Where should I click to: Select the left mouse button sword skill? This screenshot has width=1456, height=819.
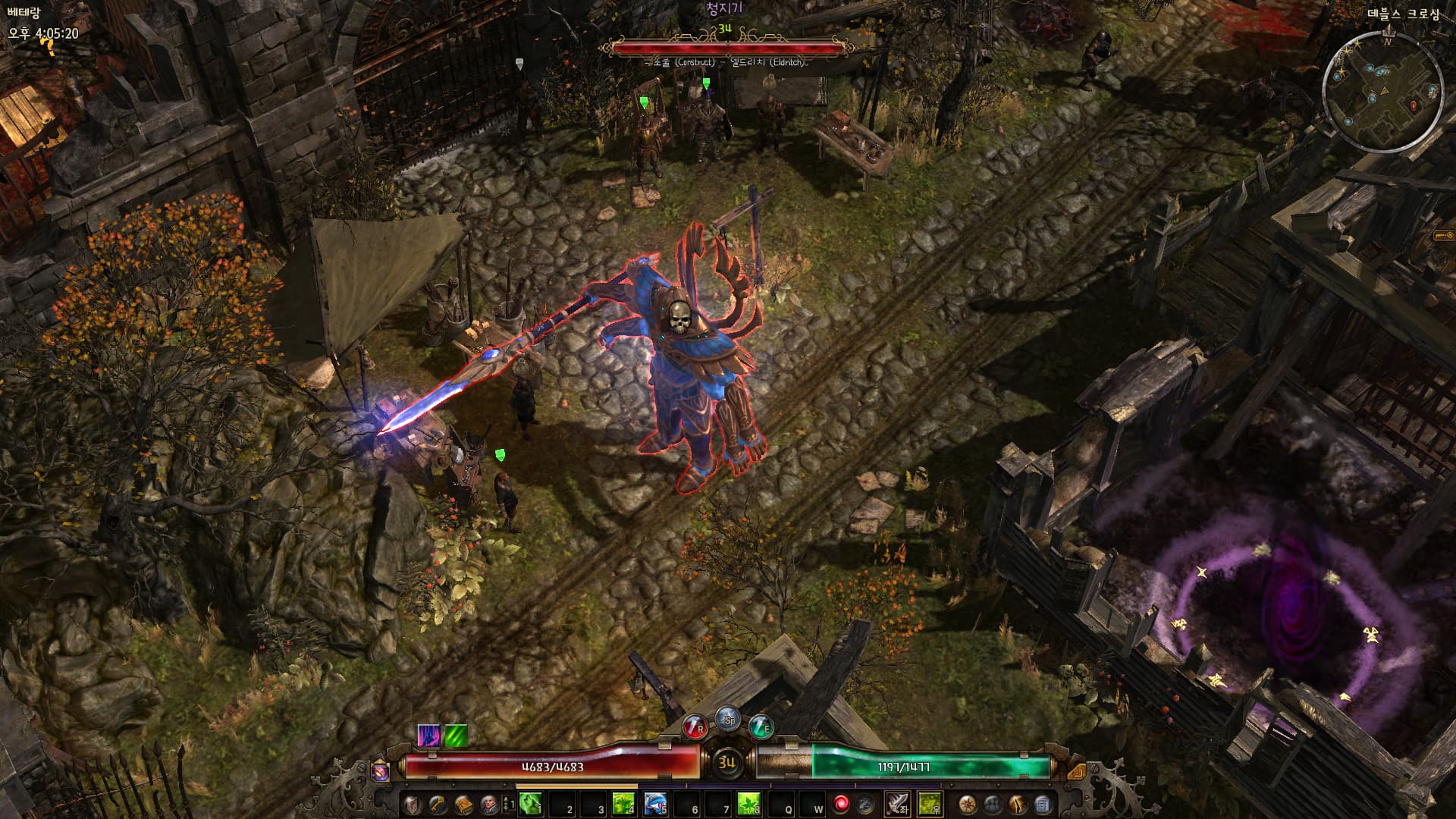click(898, 804)
